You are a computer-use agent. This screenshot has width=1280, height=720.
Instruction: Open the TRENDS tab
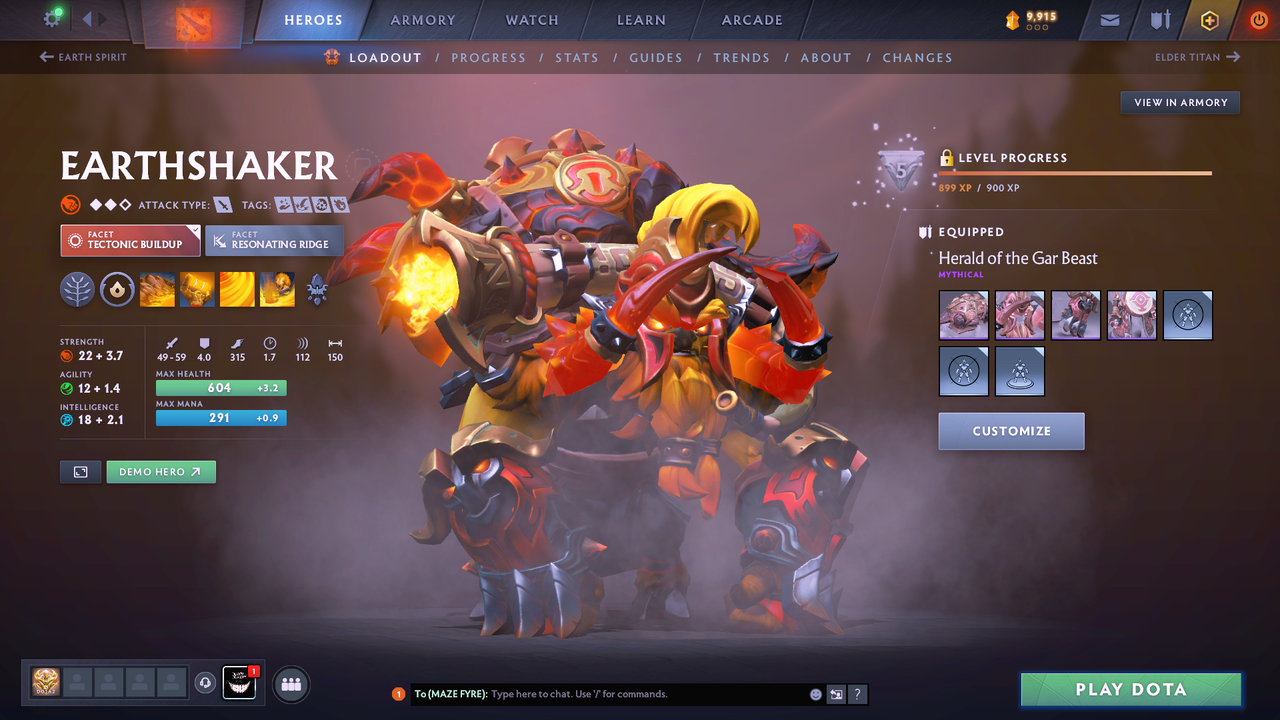click(x=741, y=57)
